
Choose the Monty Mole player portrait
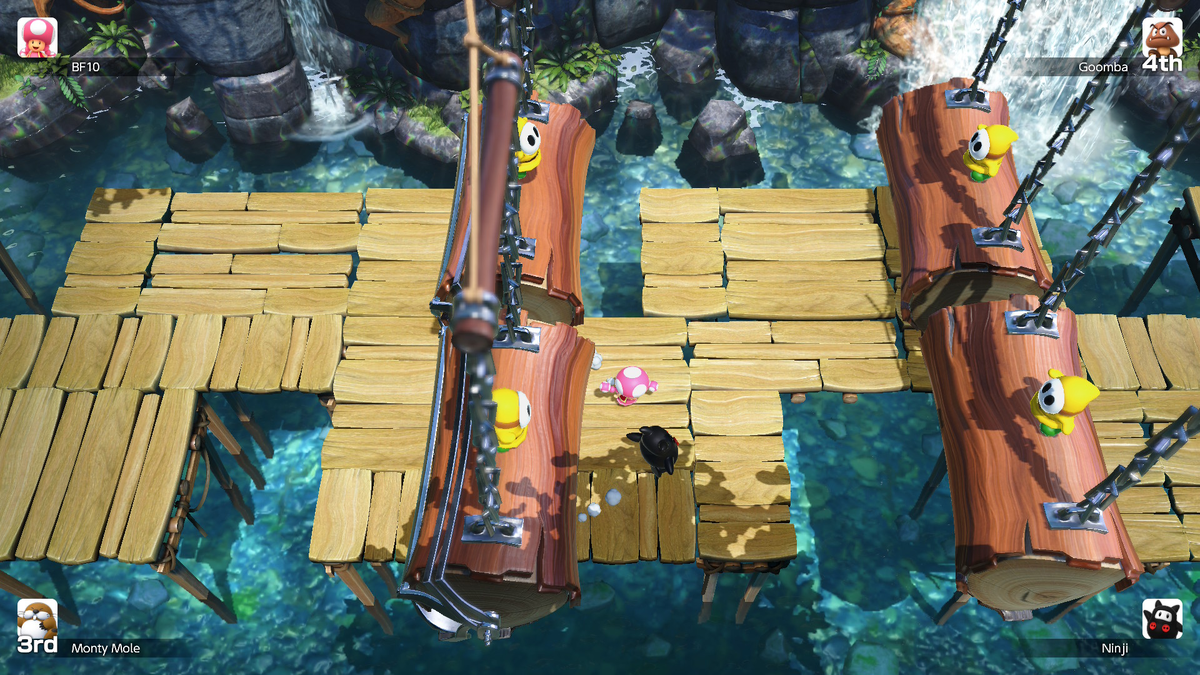[x=37, y=620]
